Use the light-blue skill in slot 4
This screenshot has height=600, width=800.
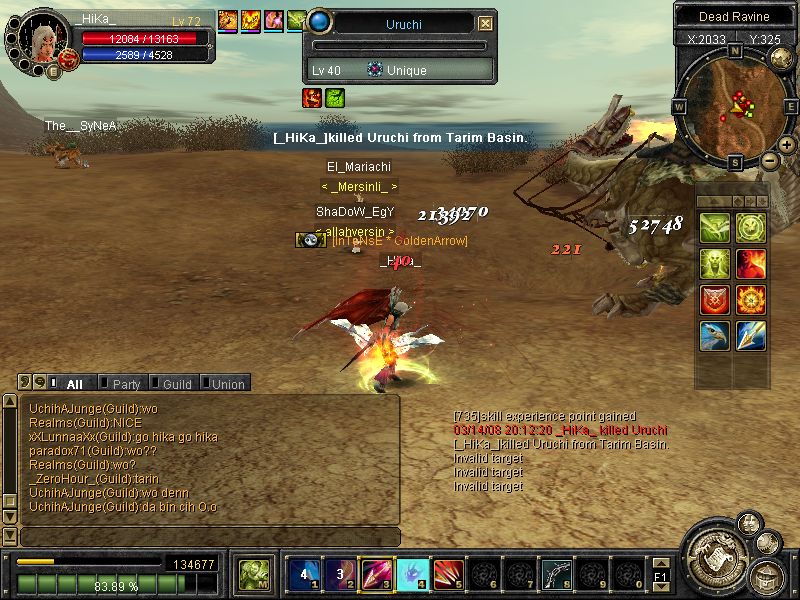pyautogui.click(x=412, y=574)
